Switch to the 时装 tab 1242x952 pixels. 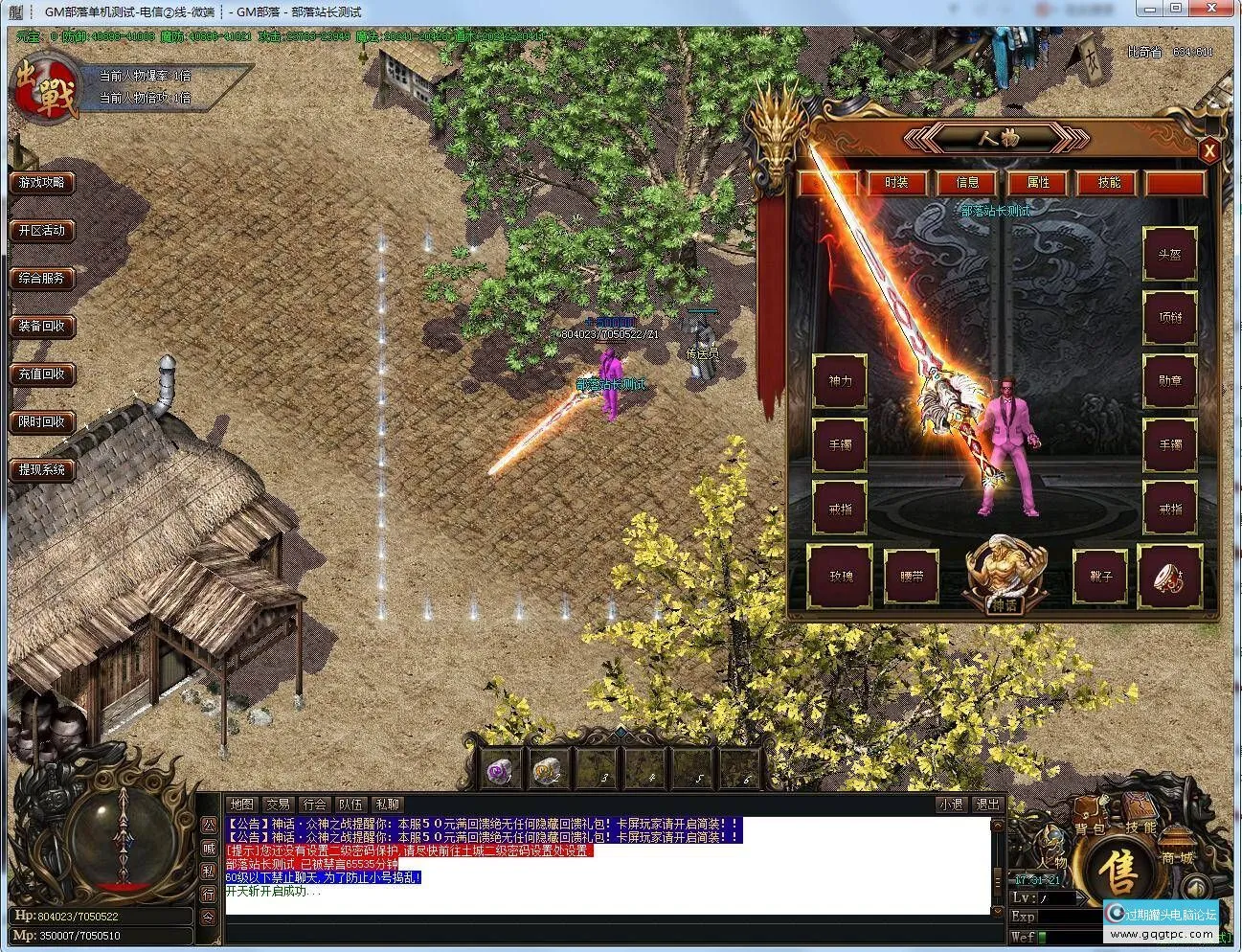point(896,182)
